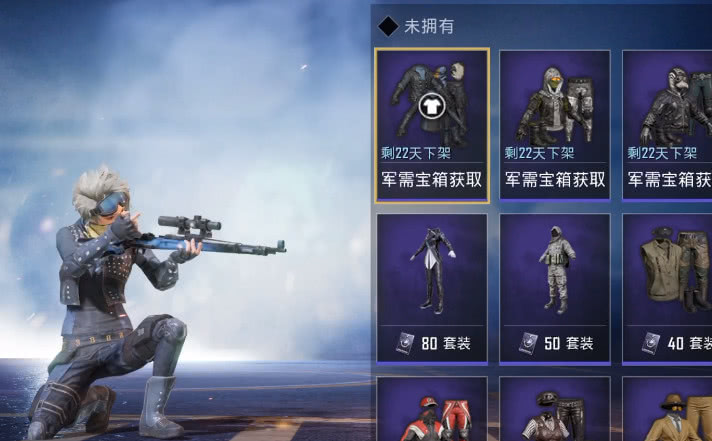The height and width of the screenshot is (441, 712).
Task: Select the yellow suit with hat outfit
Action: point(668,412)
